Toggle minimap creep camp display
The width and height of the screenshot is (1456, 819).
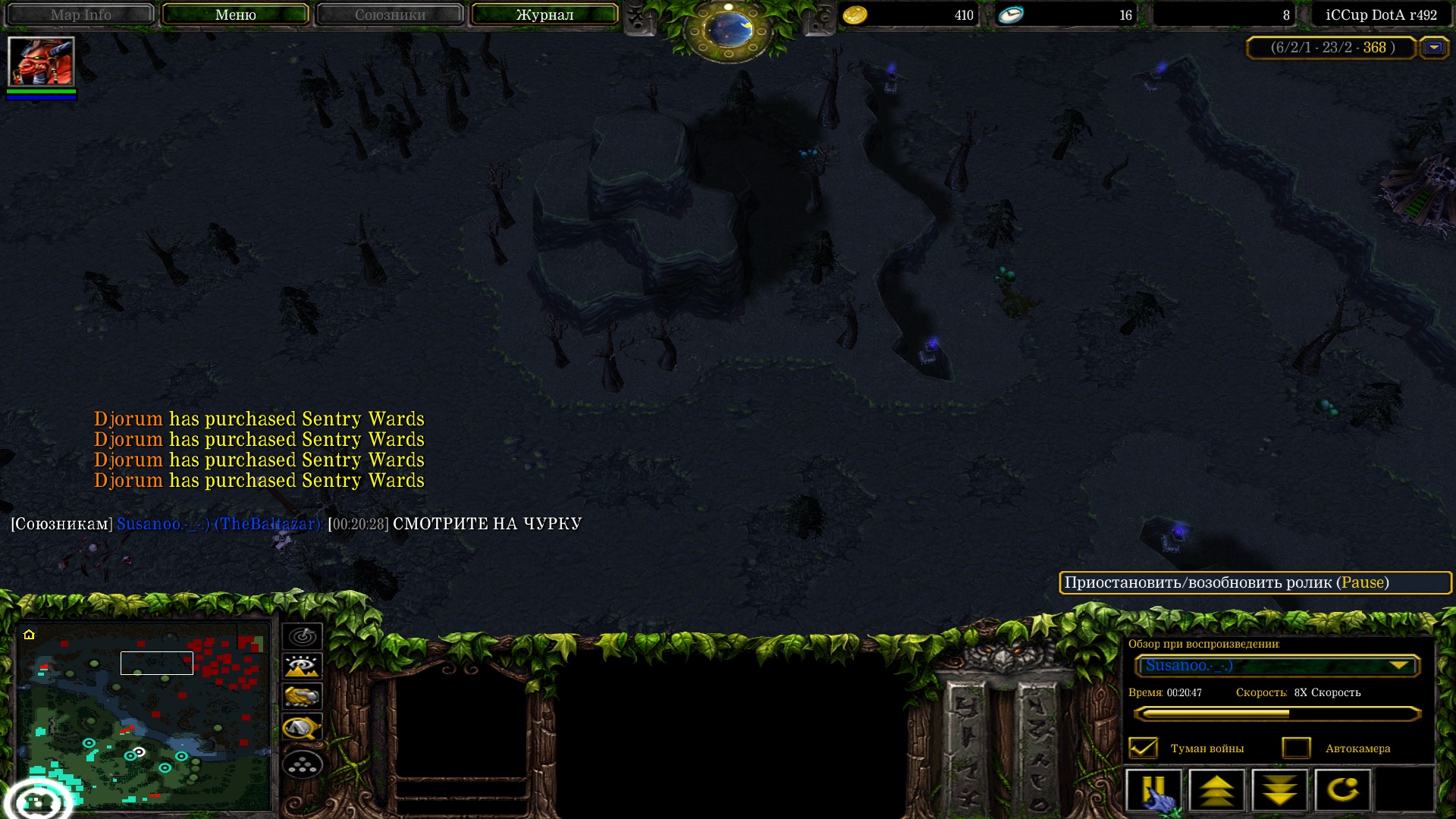click(x=302, y=728)
